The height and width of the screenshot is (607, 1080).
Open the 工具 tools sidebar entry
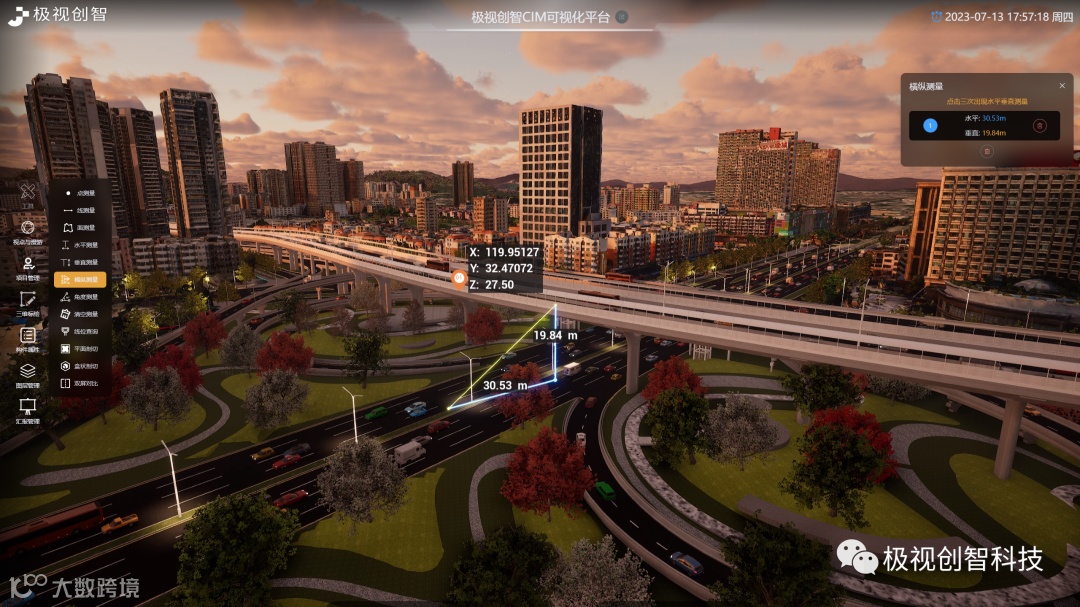coord(28,193)
